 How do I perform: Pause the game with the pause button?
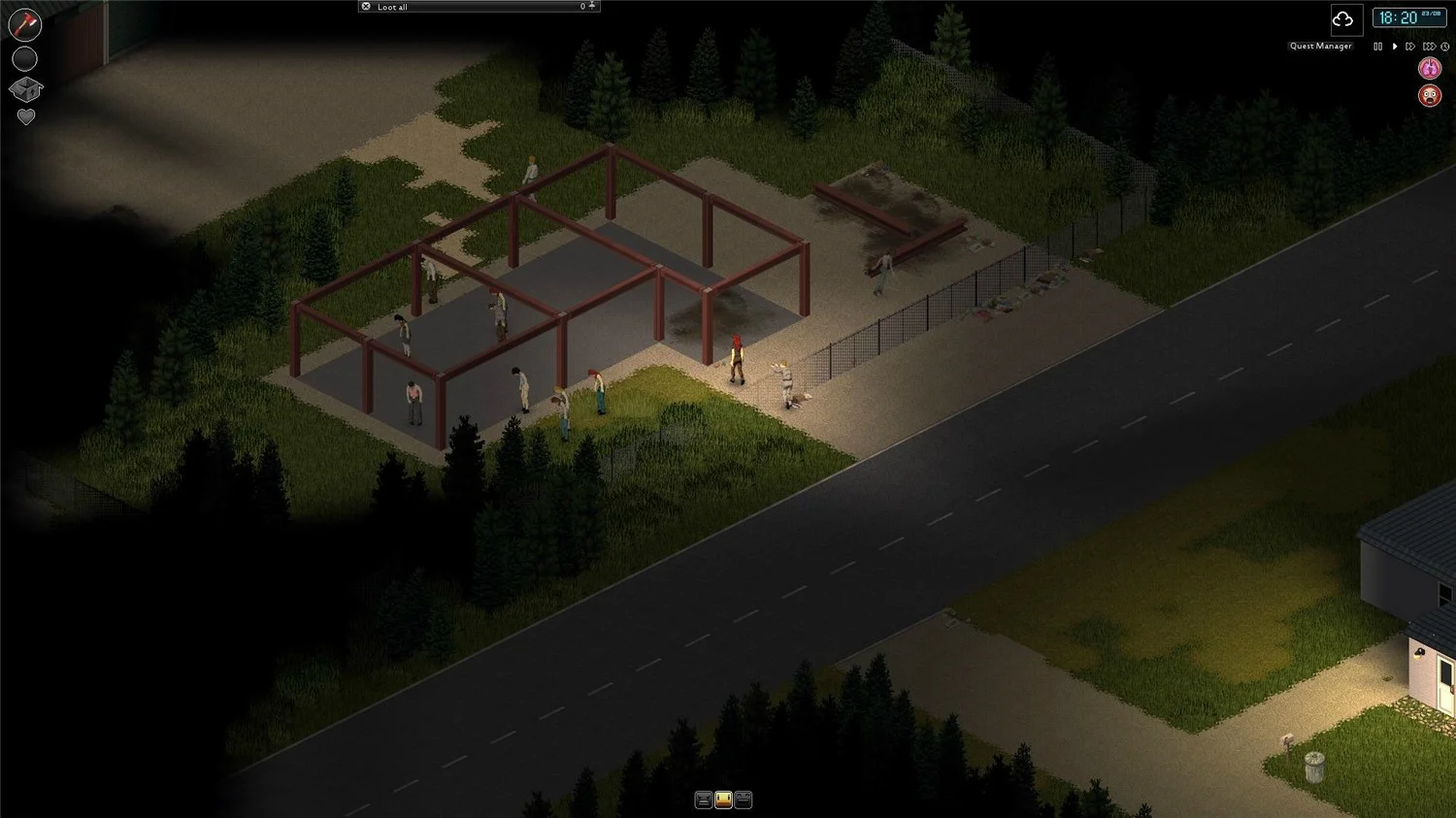pos(1377,47)
